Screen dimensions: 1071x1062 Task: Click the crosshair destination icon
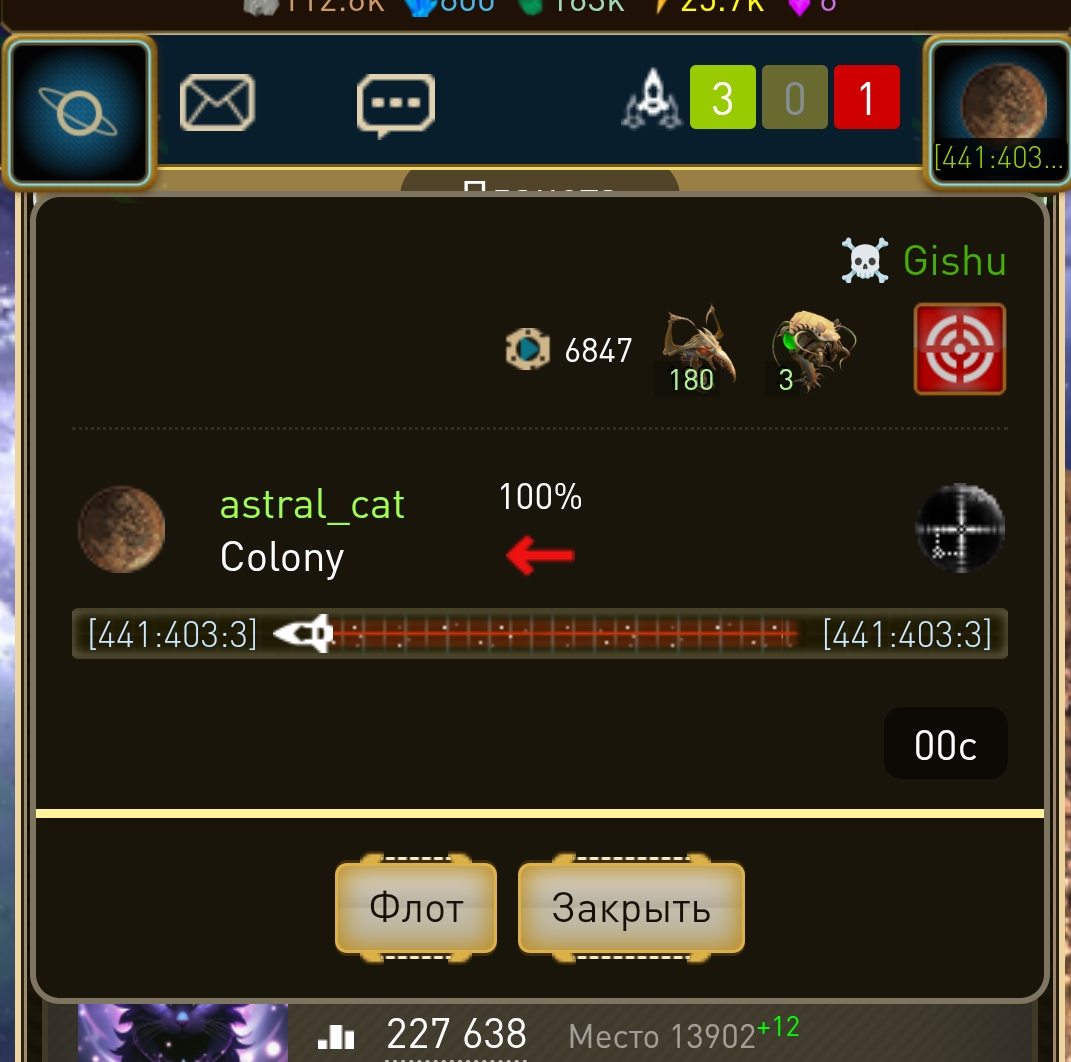[x=960, y=528]
